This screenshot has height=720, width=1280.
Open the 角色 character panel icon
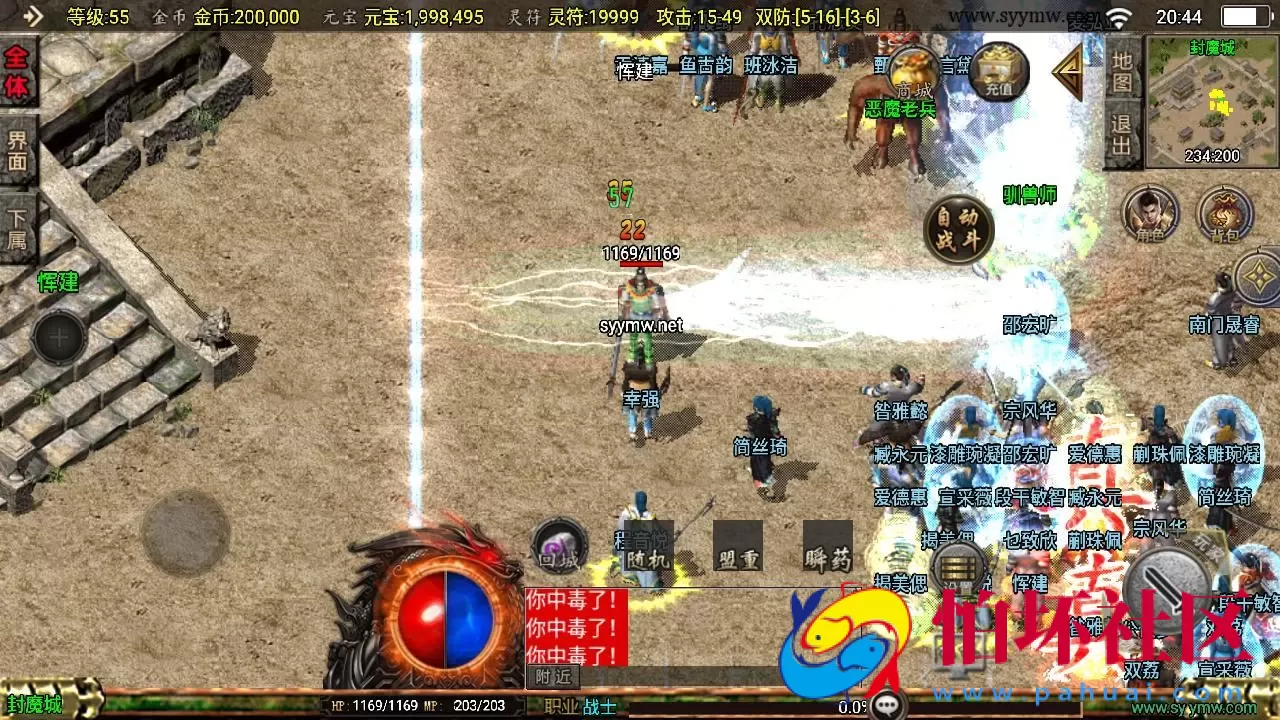click(1150, 212)
